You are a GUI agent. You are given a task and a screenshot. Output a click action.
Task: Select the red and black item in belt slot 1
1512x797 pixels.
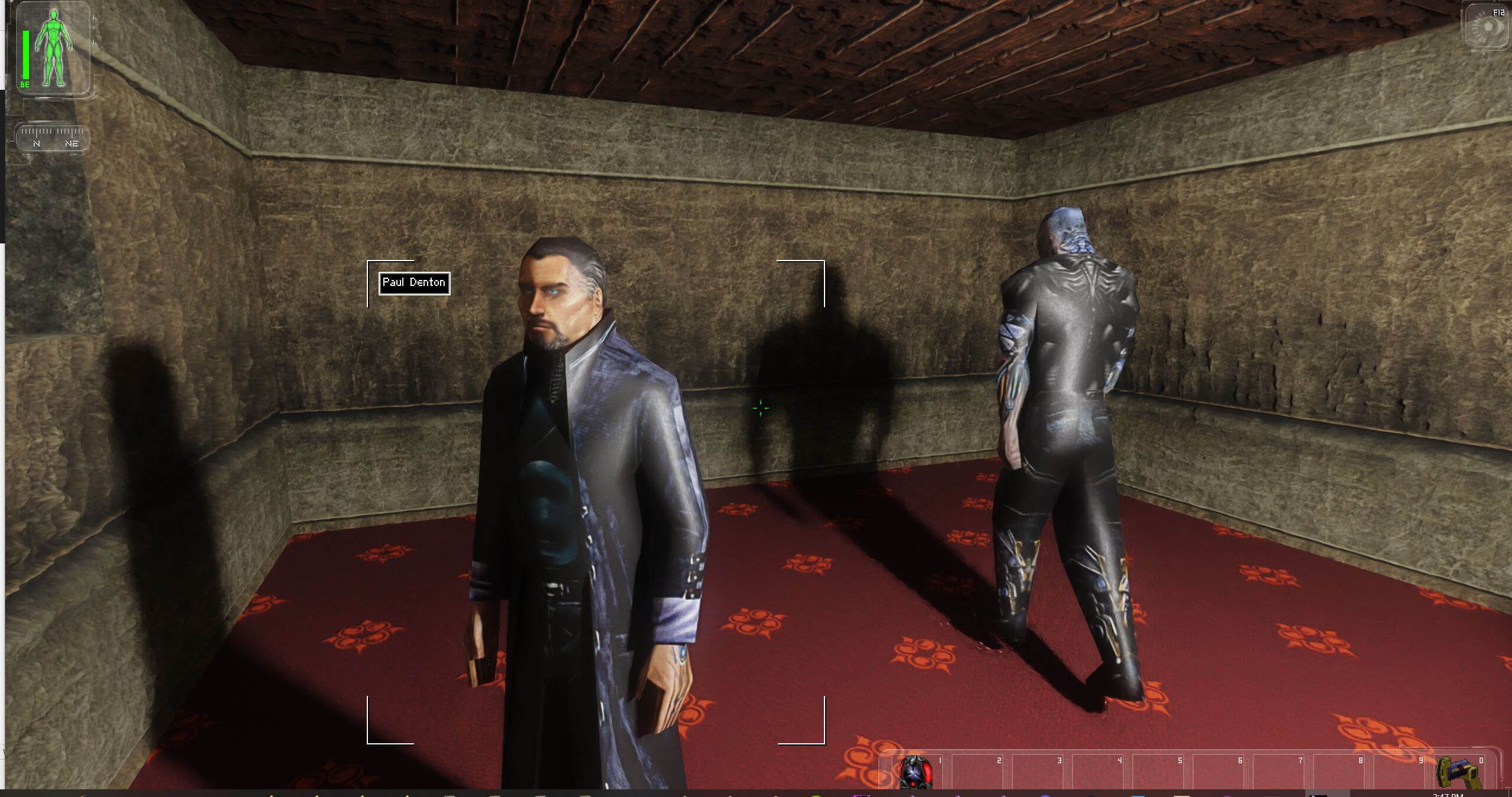click(x=915, y=772)
